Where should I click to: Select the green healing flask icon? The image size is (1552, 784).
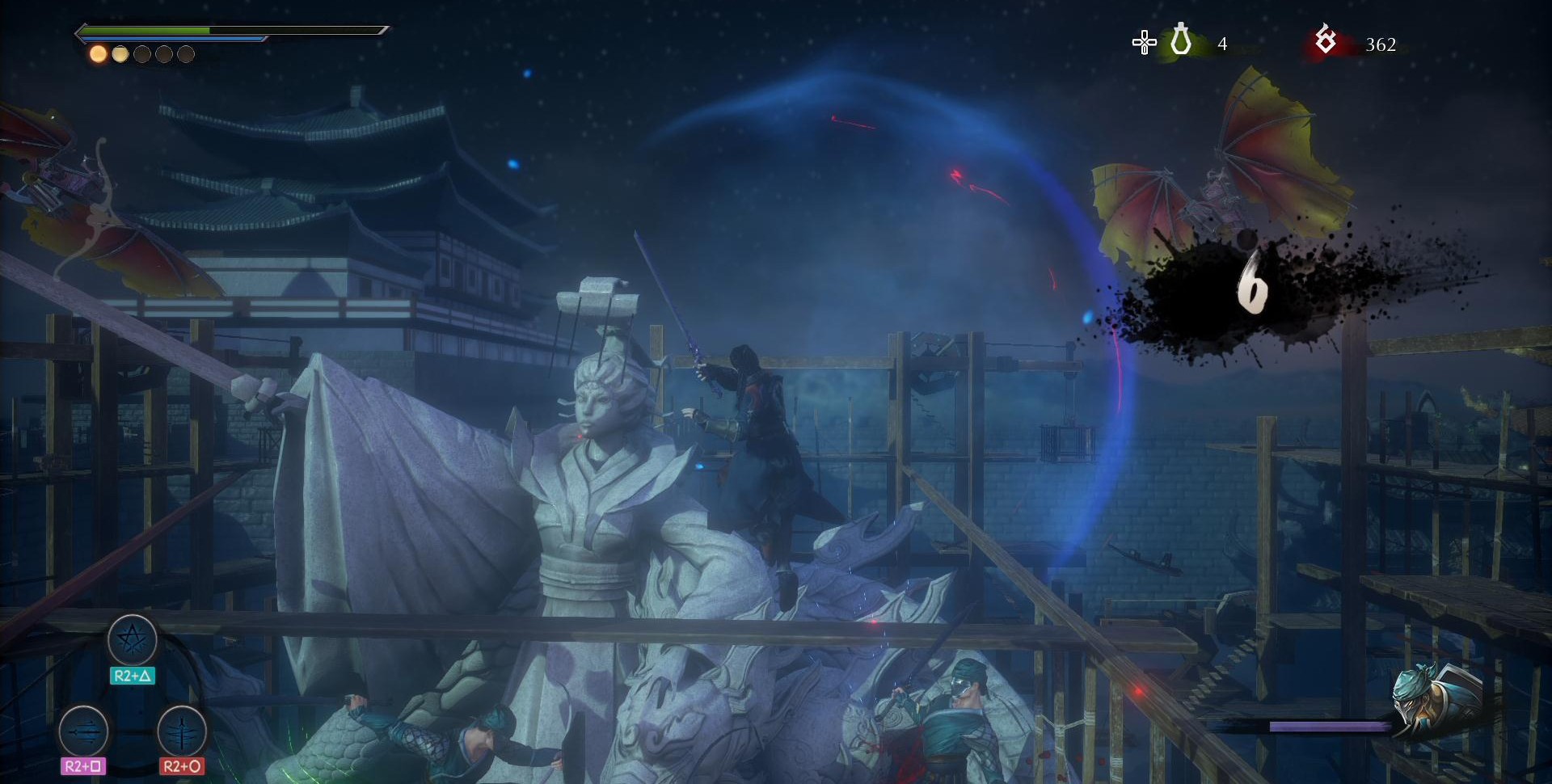(x=1181, y=40)
